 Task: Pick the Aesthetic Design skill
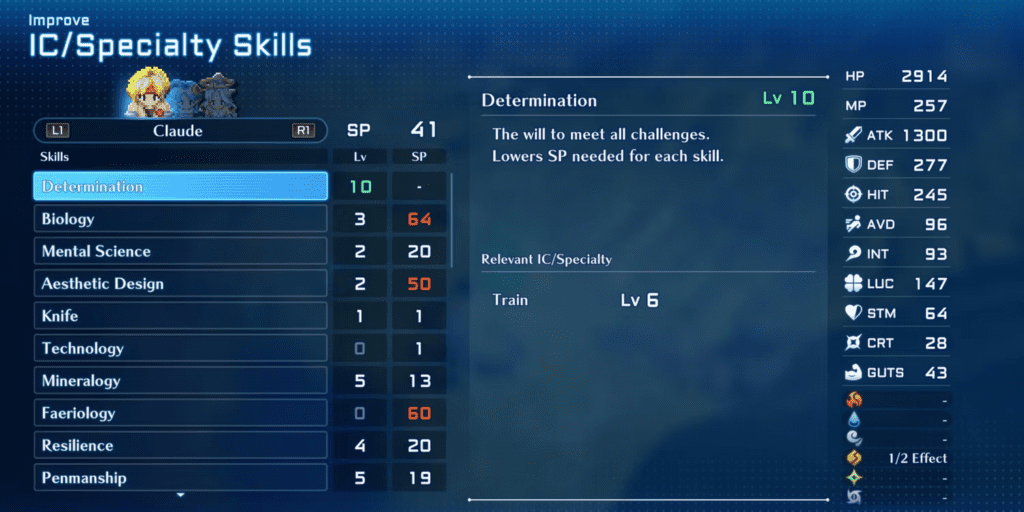180,284
